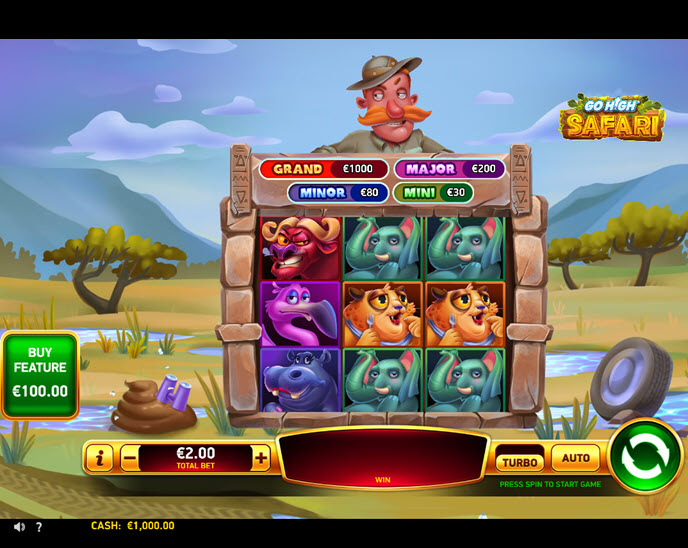Start Auto spins

pyautogui.click(x=575, y=458)
